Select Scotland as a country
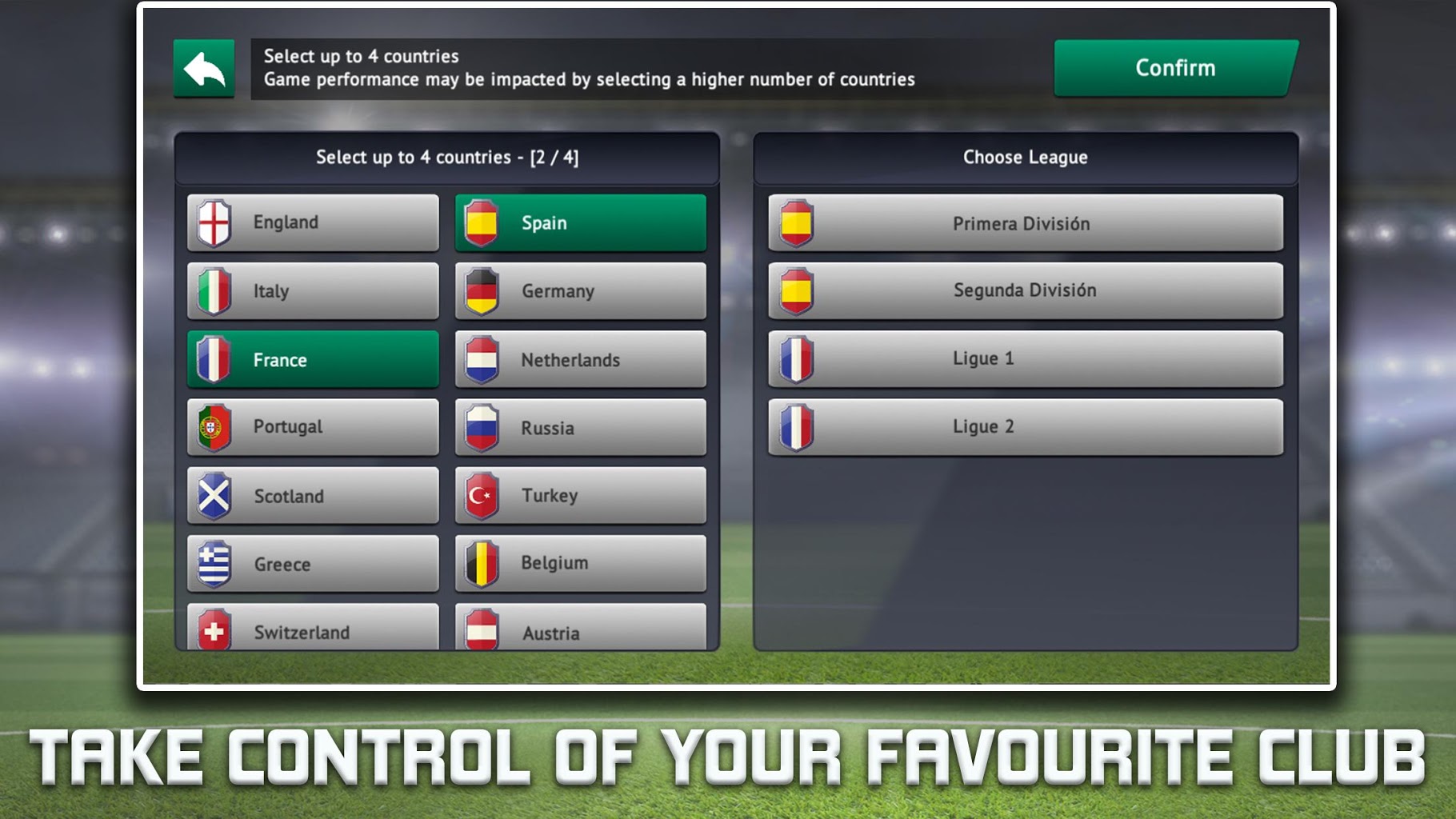Screen dimensions: 1456x819 [x=312, y=495]
